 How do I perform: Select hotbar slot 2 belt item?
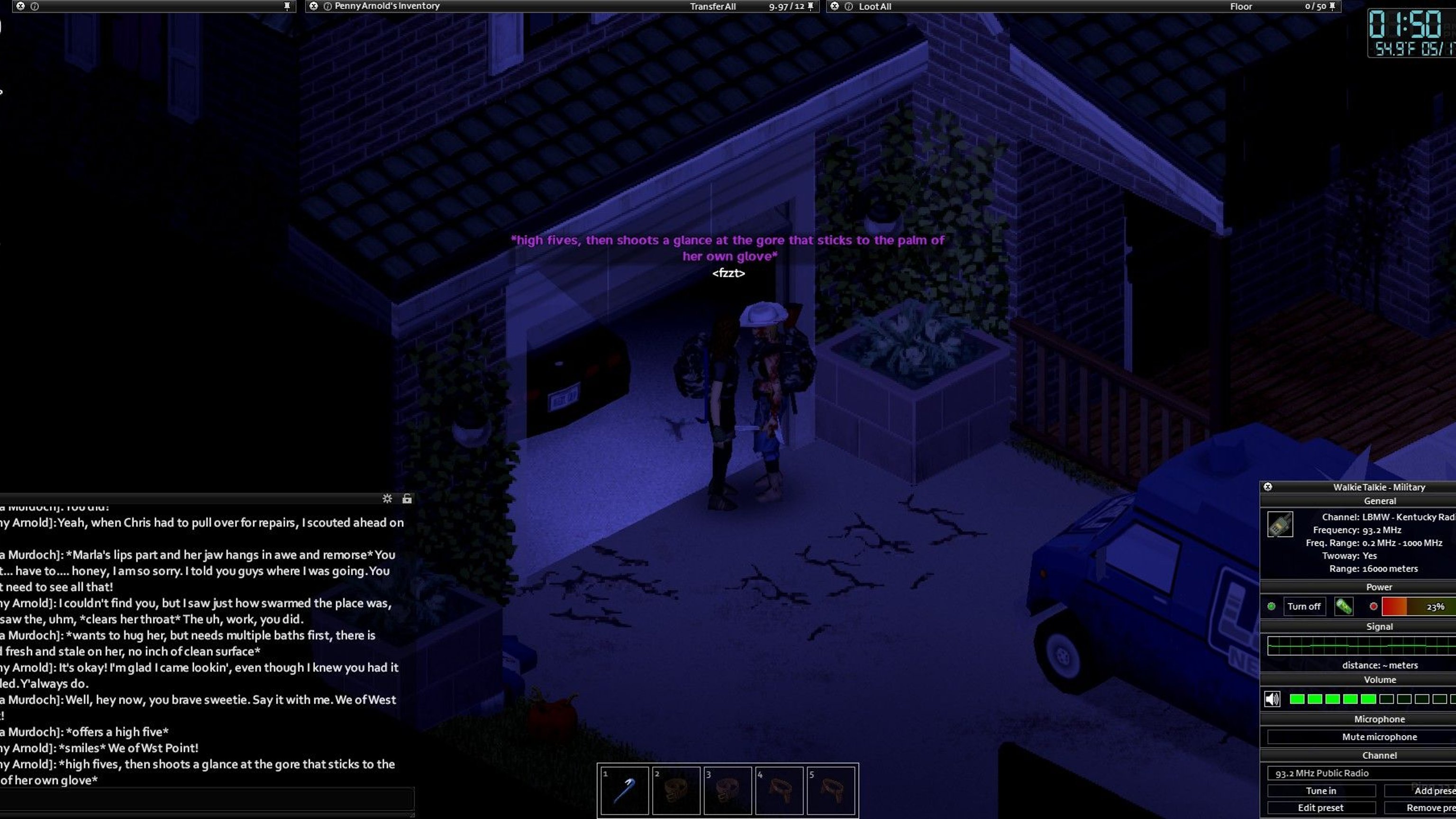point(676,790)
